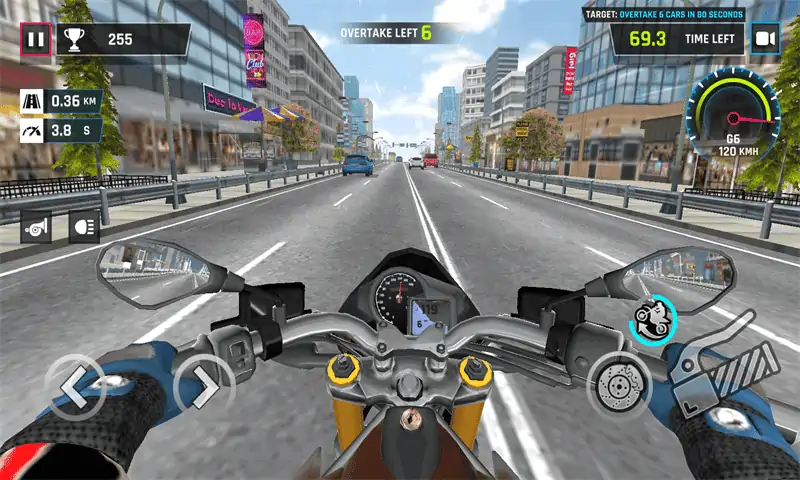The width and height of the screenshot is (800, 480).
Task: Sound the horn button
Action: (x=37, y=229)
